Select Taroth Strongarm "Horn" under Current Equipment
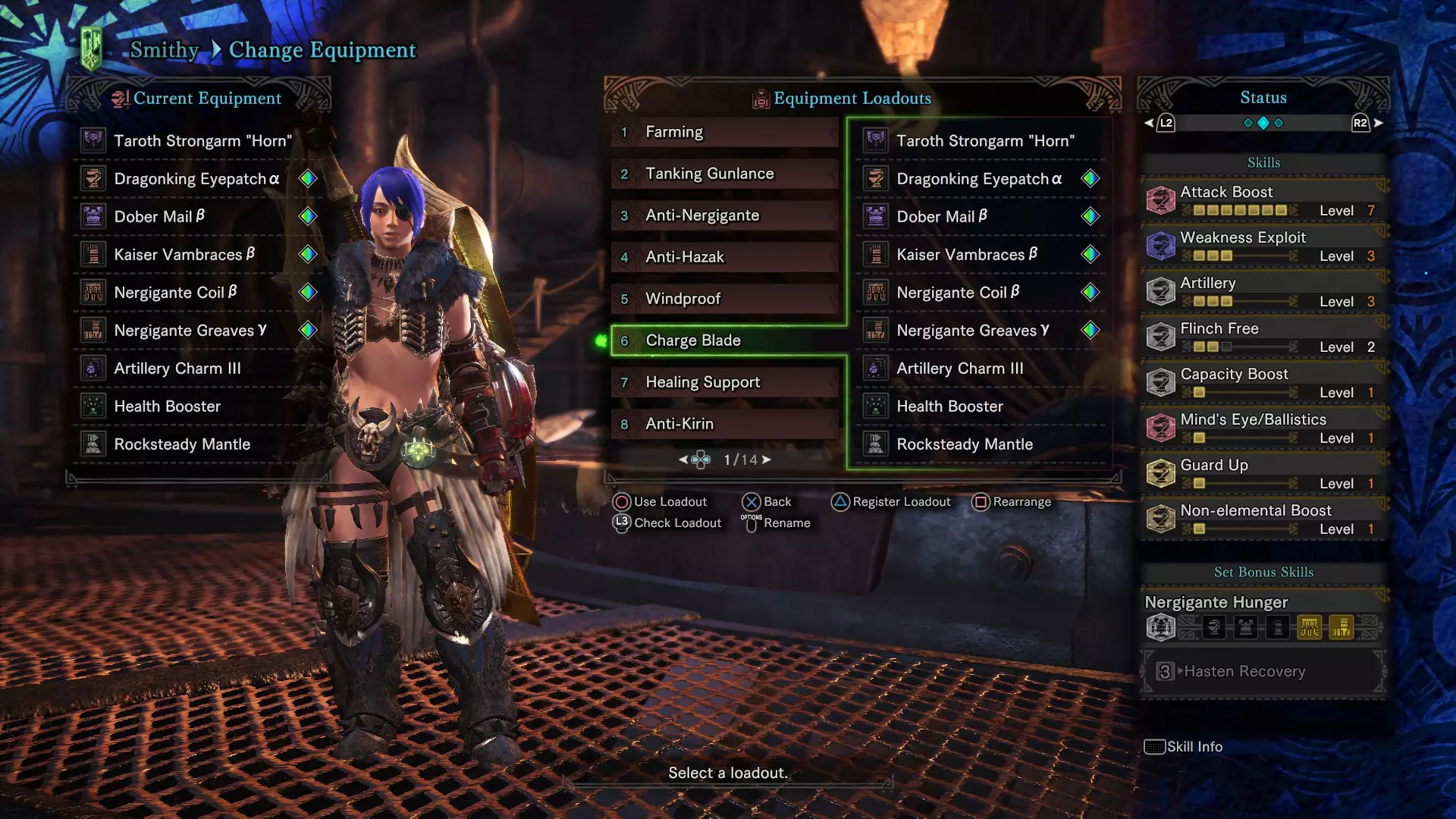The height and width of the screenshot is (819, 1456). tap(202, 140)
